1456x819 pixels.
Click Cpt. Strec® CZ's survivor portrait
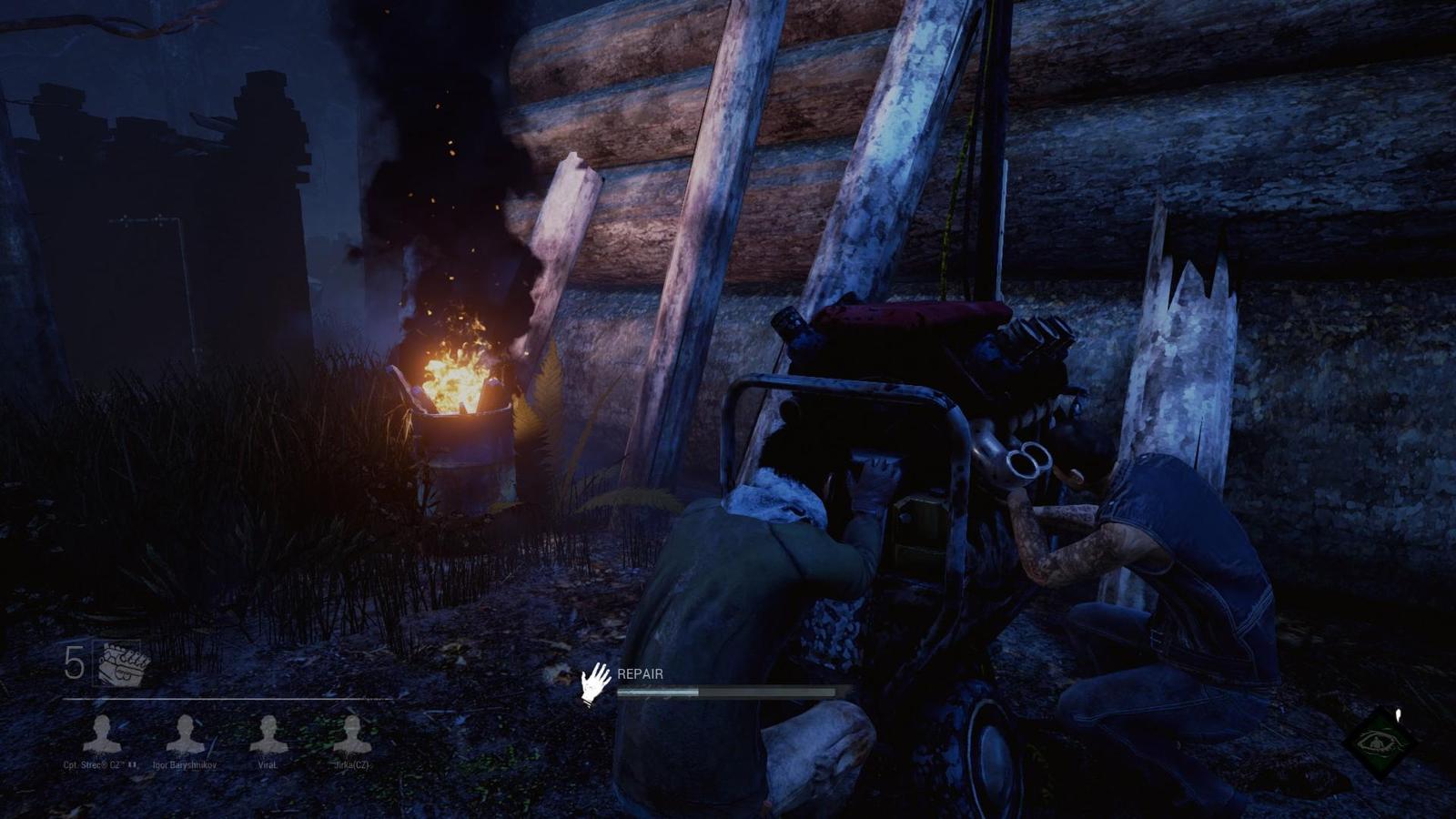pyautogui.click(x=103, y=735)
